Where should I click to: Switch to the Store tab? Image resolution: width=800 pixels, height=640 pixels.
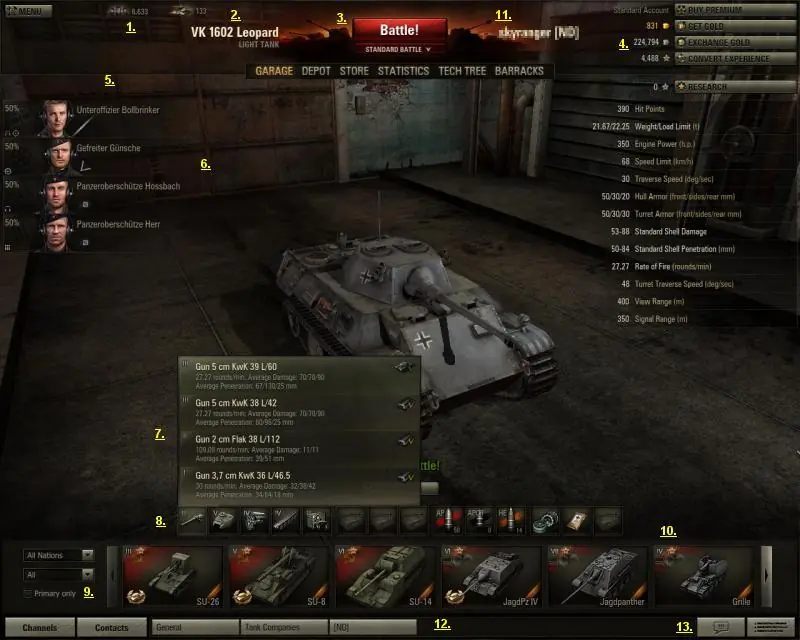tap(354, 71)
